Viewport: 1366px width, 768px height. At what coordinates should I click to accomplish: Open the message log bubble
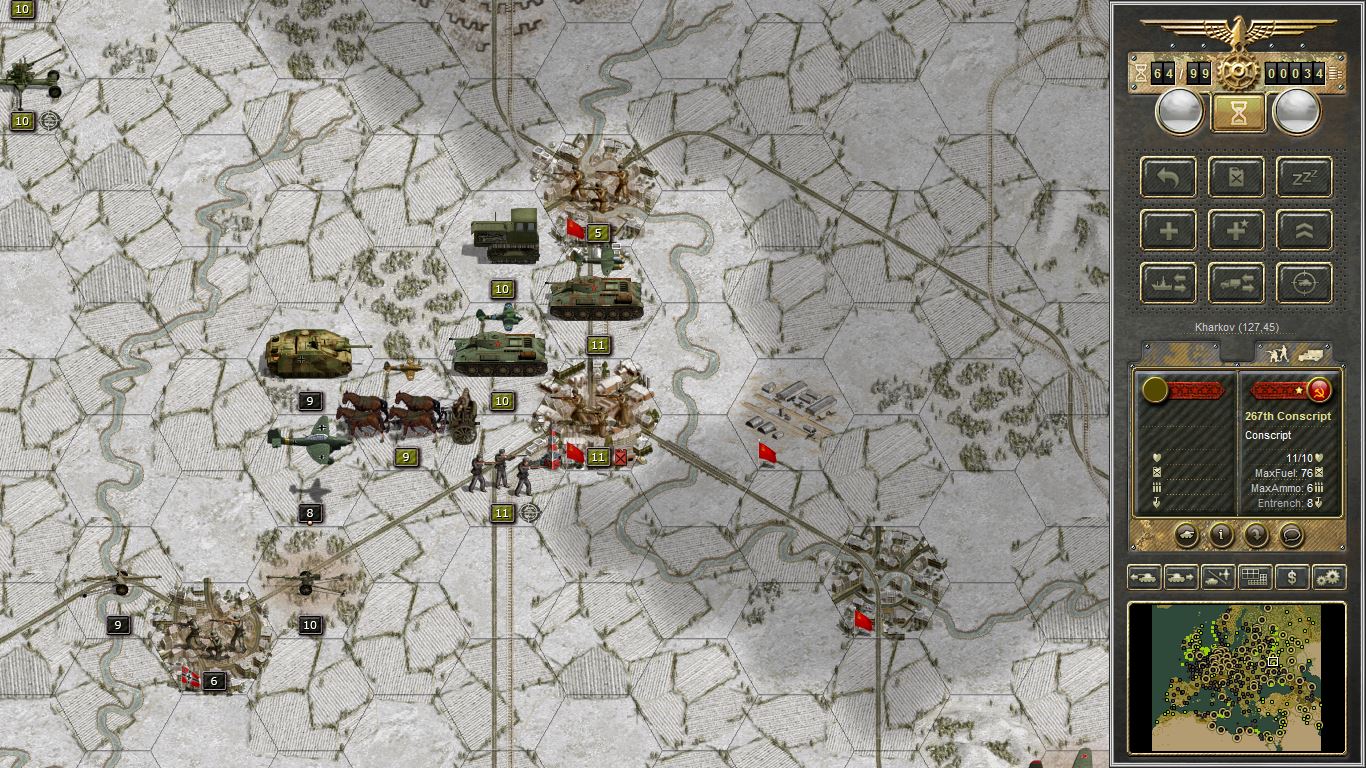1290,537
